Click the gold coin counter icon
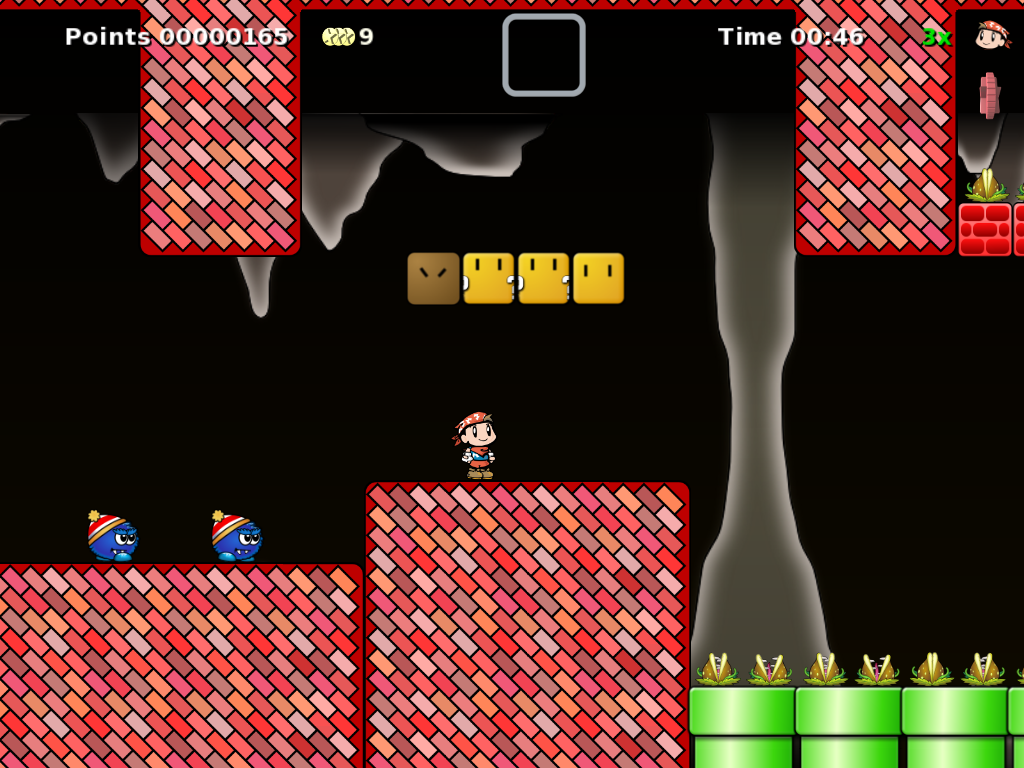1024x768 pixels. [x=338, y=37]
